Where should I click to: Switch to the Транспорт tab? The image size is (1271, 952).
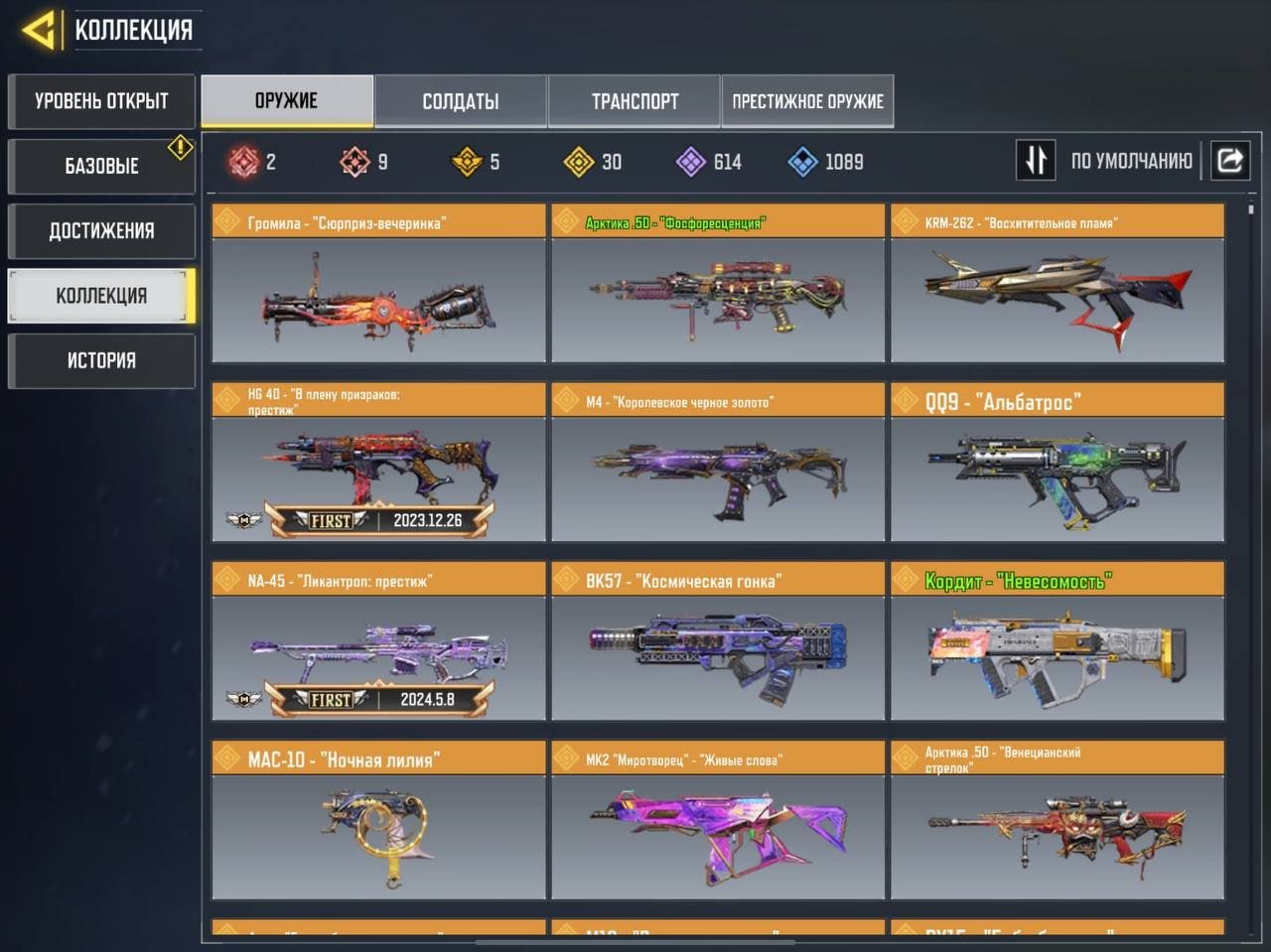coord(635,101)
